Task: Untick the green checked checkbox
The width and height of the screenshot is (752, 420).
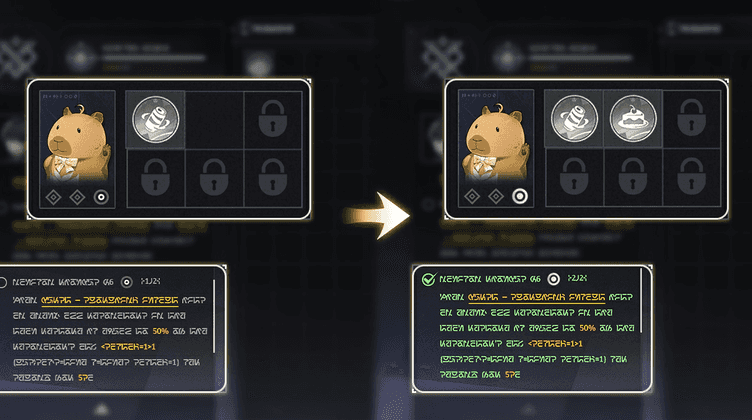Action: (x=428, y=280)
